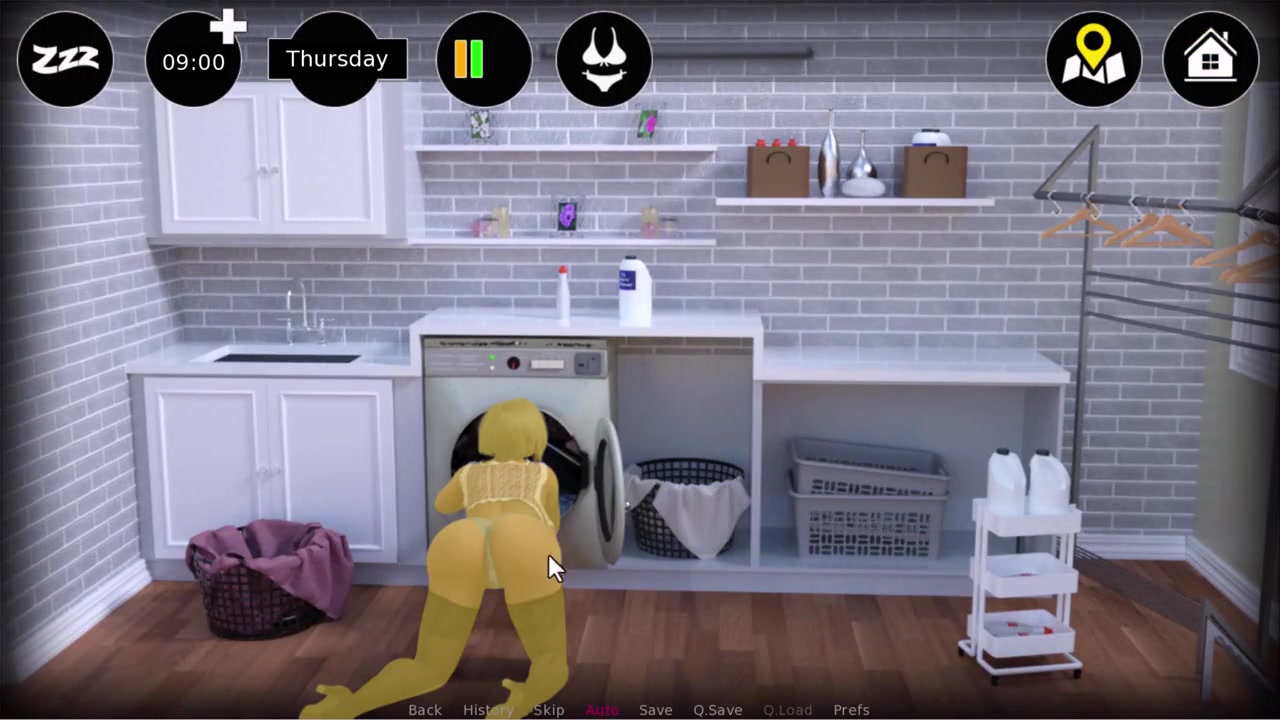Screen dimensions: 1280x720
Task: Advance time with the 09:00 clock button
Action: 193,60
